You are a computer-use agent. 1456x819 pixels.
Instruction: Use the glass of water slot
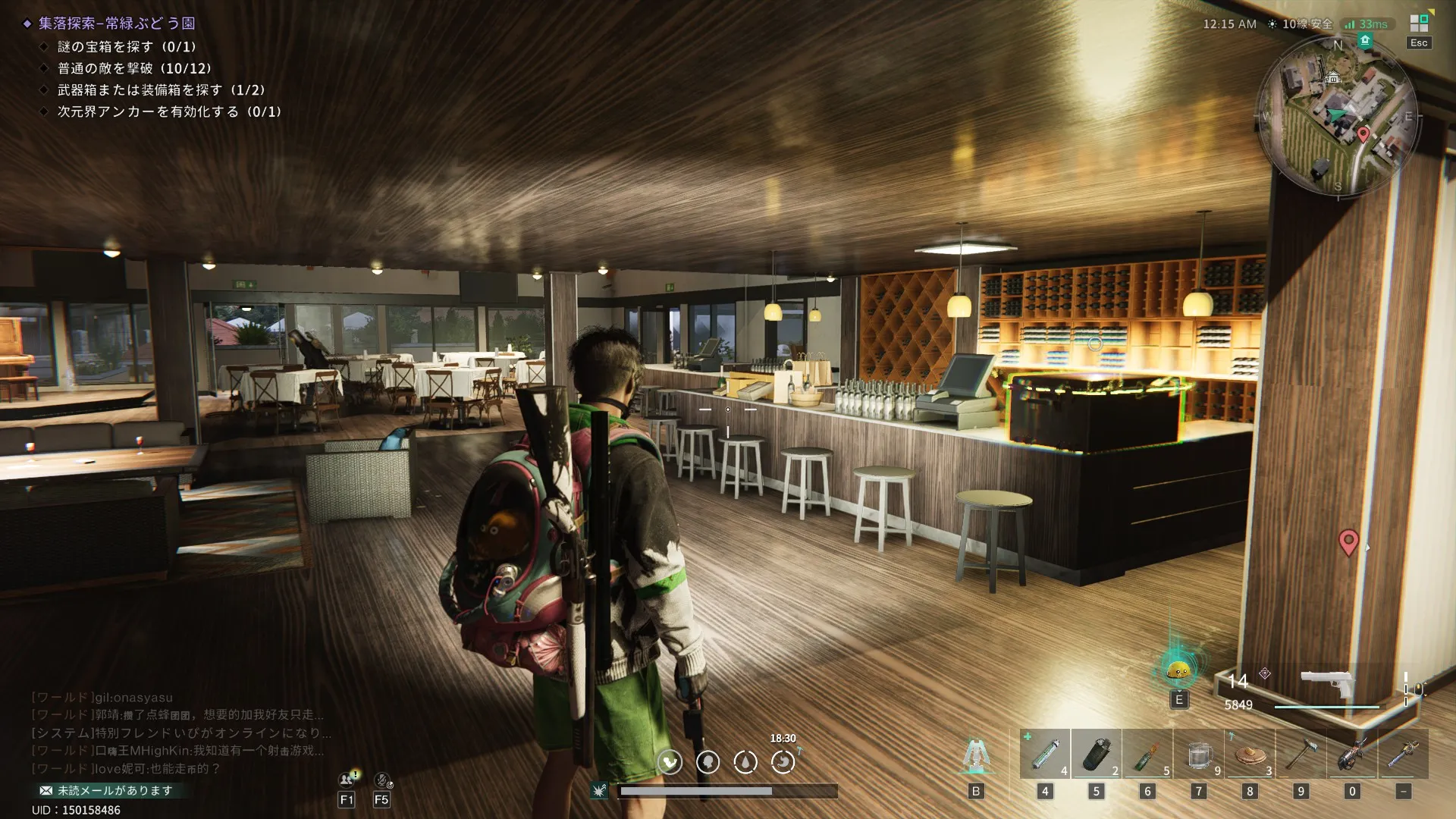(x=1198, y=755)
